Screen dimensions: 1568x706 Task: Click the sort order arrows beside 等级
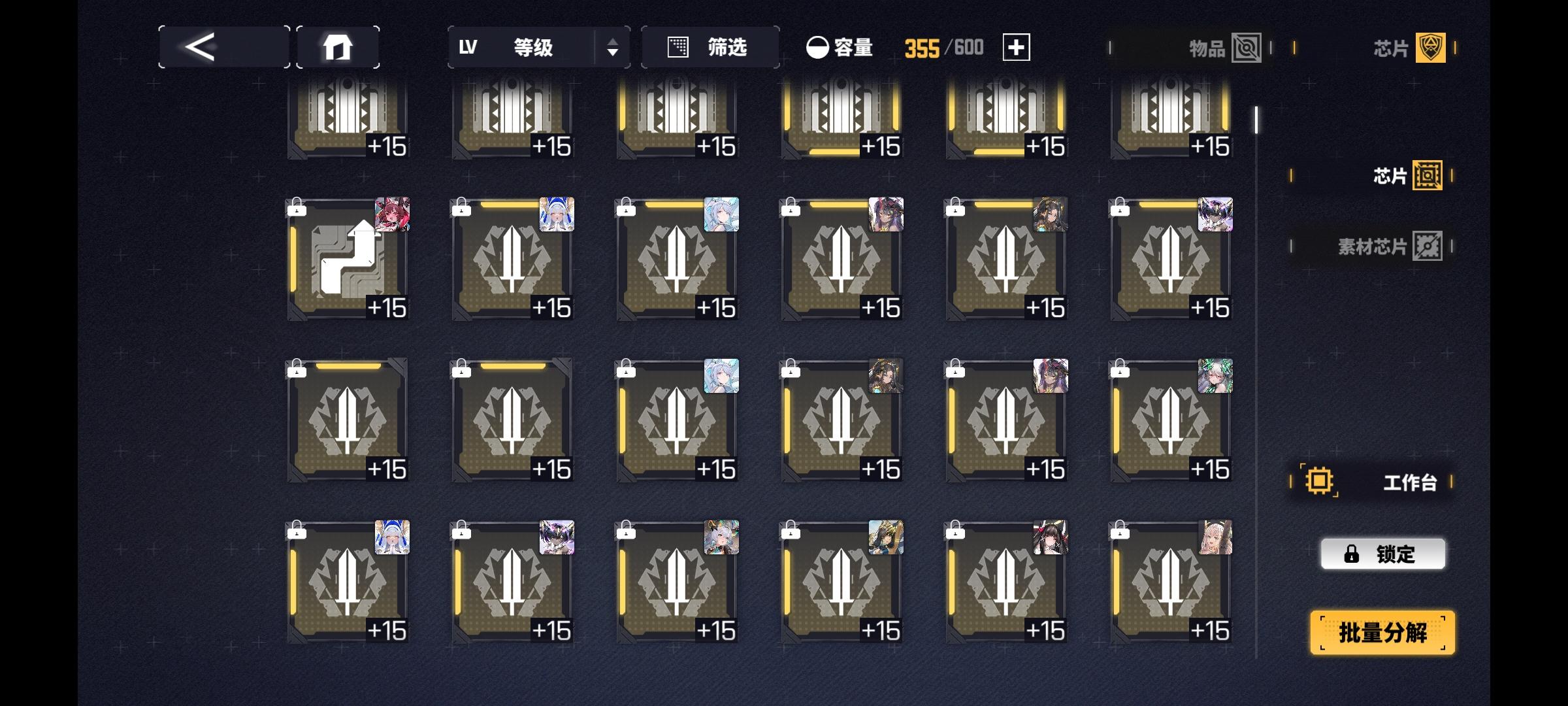[612, 47]
